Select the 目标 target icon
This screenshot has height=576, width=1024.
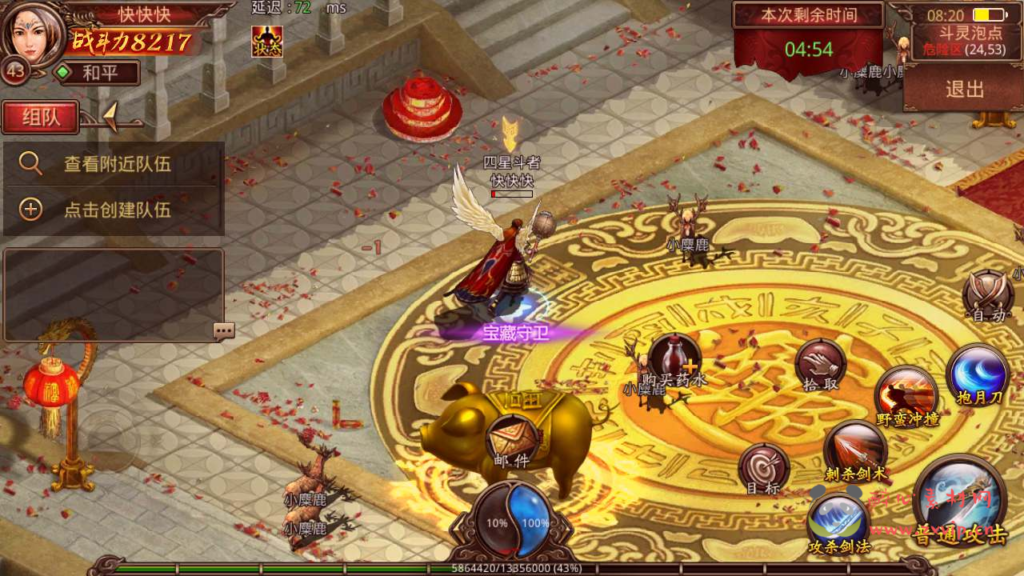point(764,467)
